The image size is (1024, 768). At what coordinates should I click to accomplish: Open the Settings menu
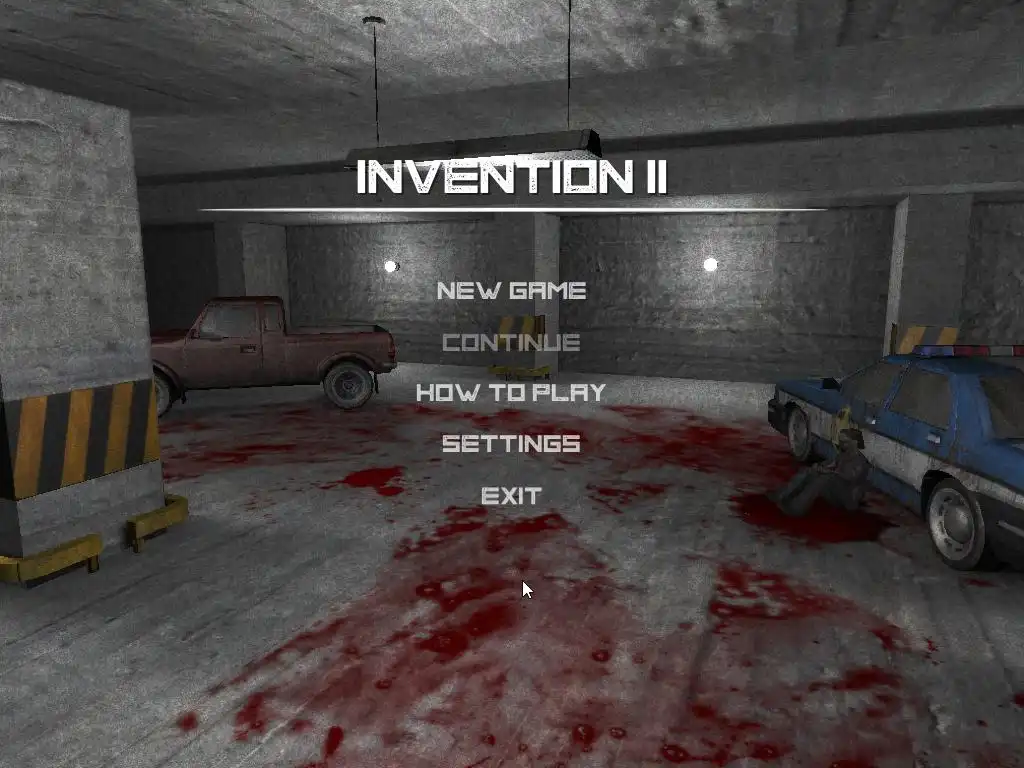pyautogui.click(x=511, y=443)
